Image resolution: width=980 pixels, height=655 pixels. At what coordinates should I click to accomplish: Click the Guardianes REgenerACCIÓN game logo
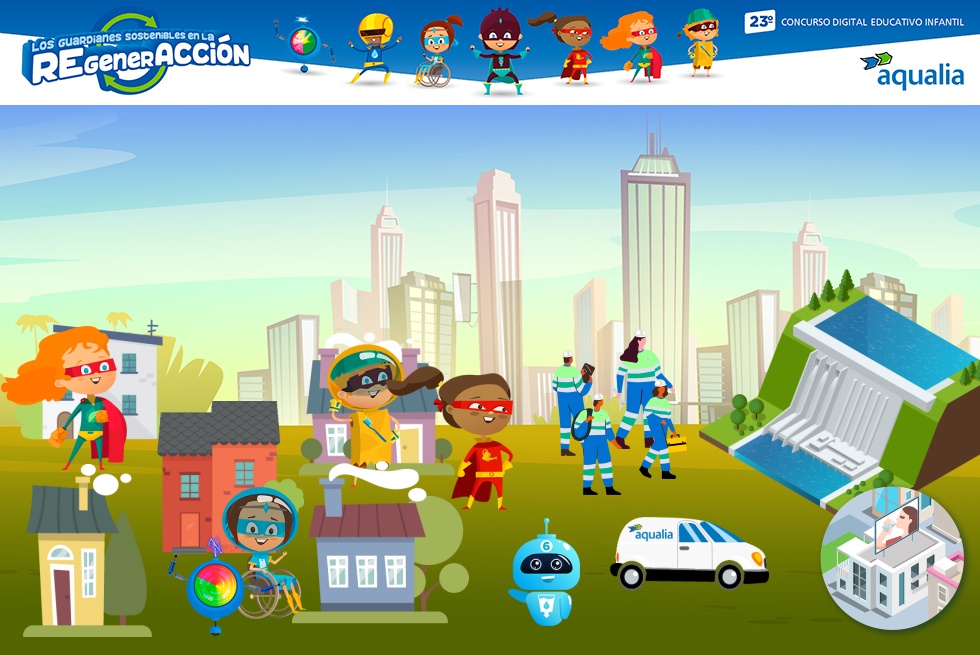coord(136,54)
